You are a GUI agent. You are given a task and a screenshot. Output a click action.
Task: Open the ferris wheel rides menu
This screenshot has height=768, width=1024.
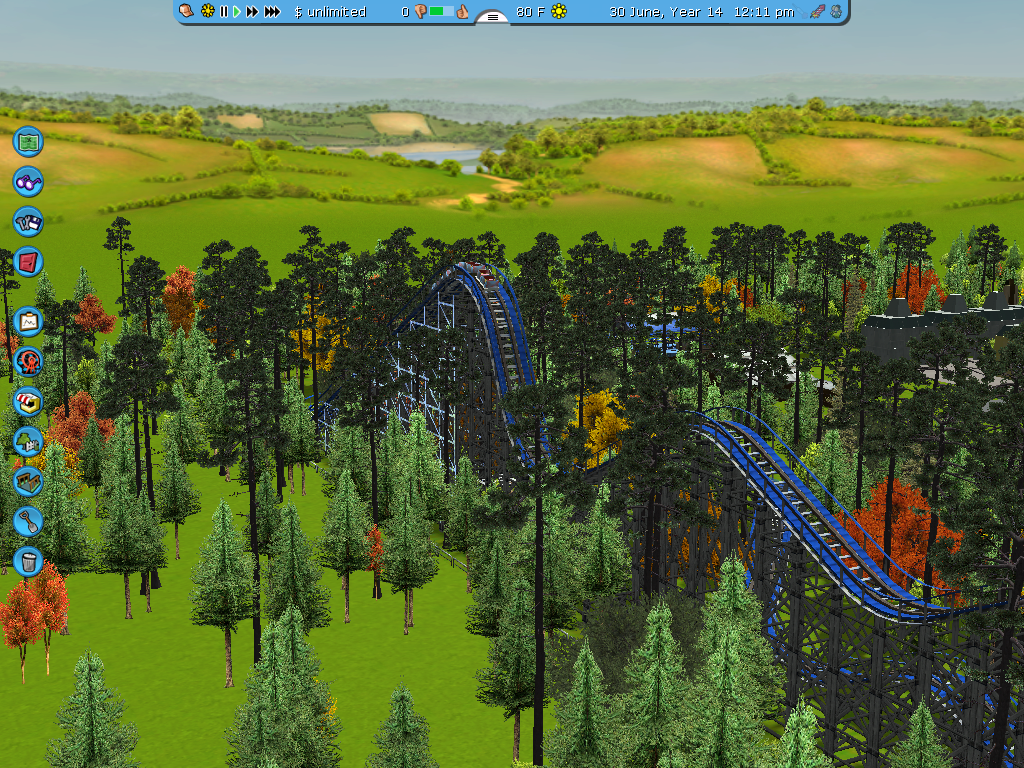(28, 361)
